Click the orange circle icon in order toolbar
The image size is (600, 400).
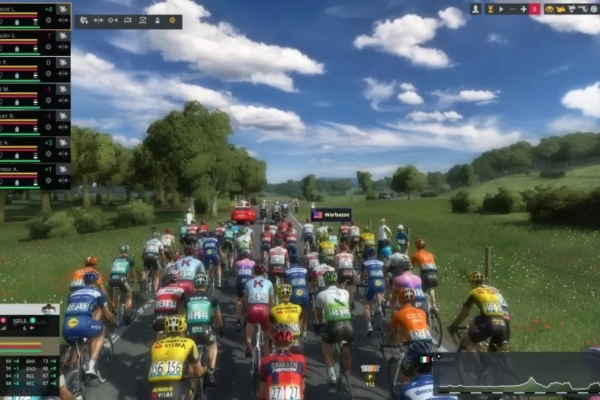coord(172,20)
